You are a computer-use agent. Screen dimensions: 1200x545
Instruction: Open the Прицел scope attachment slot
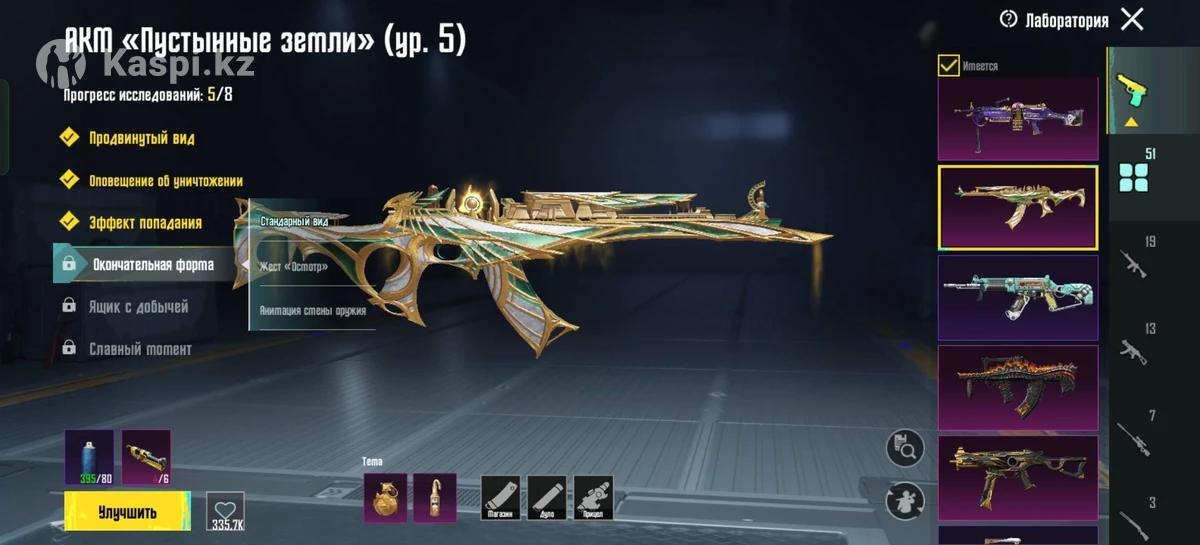click(594, 497)
